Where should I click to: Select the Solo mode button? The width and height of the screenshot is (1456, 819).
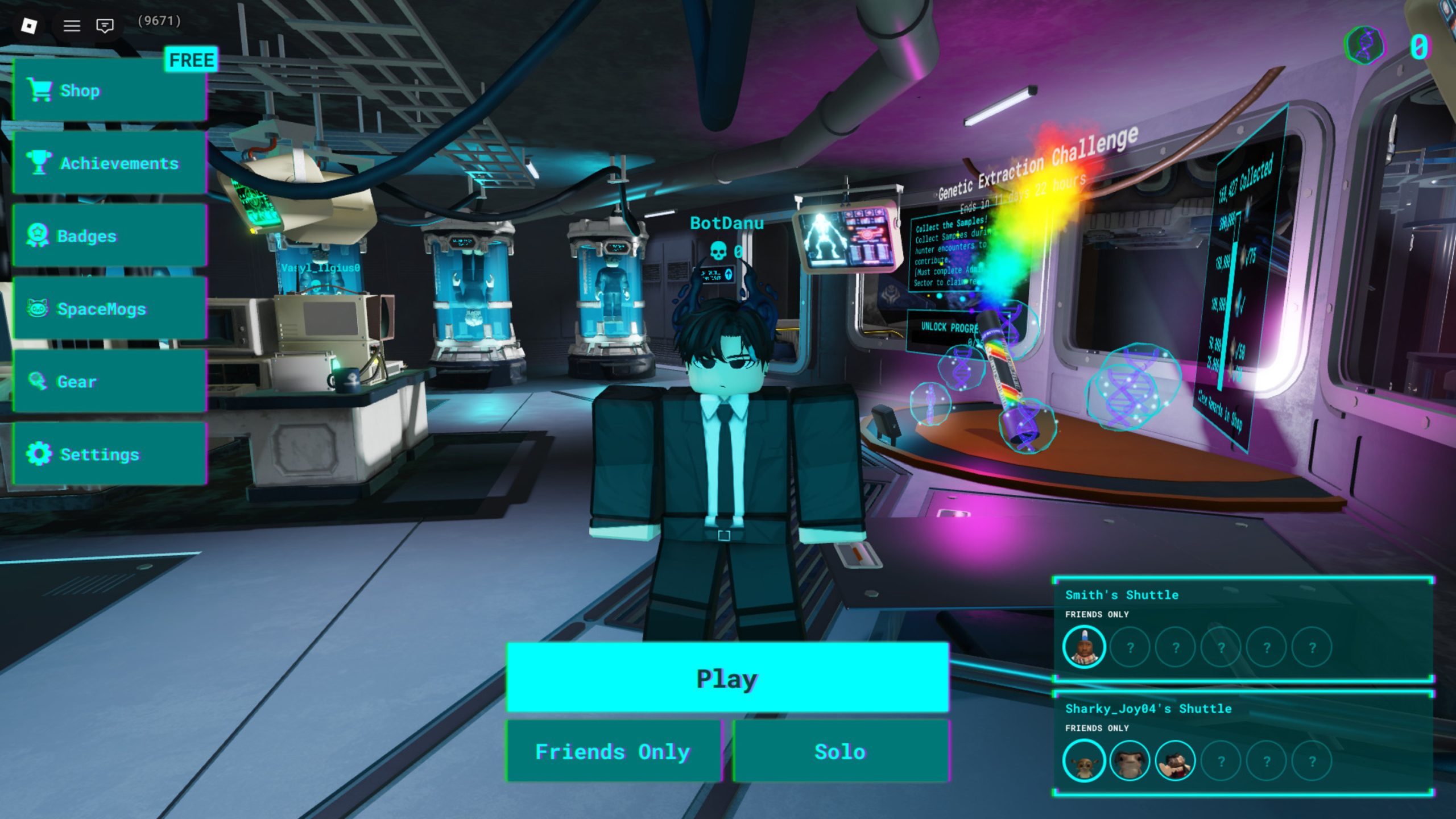click(x=840, y=752)
